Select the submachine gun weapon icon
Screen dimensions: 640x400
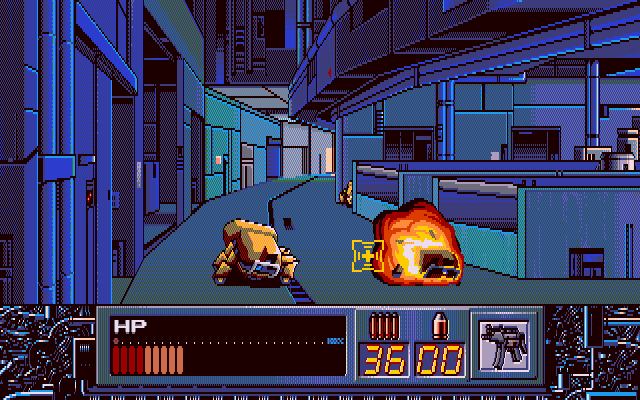point(503,346)
